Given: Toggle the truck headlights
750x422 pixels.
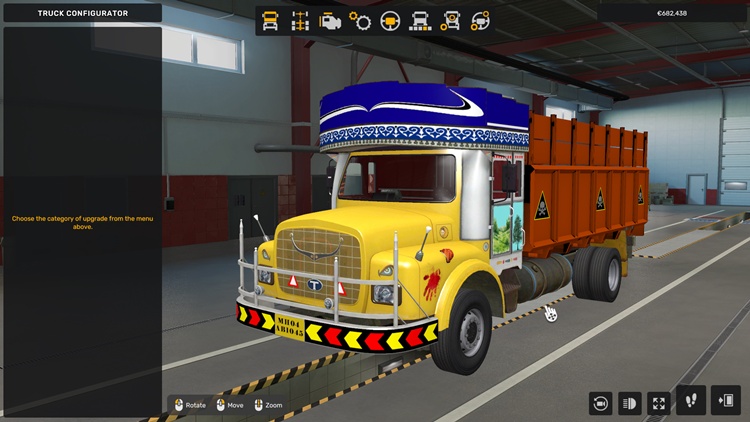Looking at the screenshot, I should tap(630, 402).
